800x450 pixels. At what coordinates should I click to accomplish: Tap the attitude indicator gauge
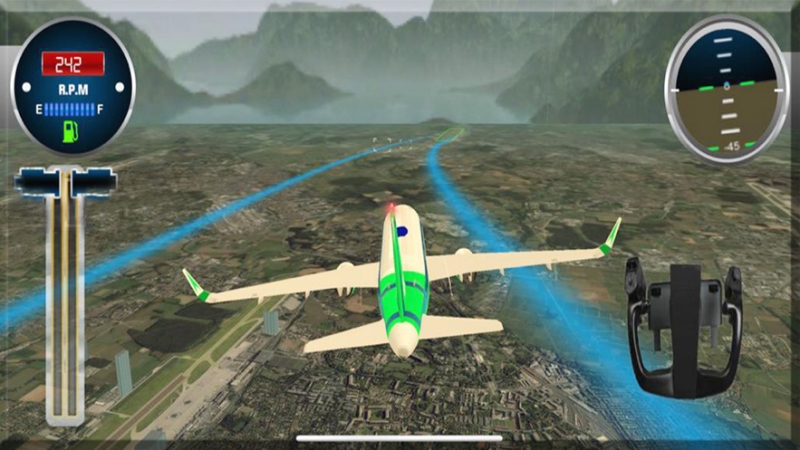tap(725, 89)
